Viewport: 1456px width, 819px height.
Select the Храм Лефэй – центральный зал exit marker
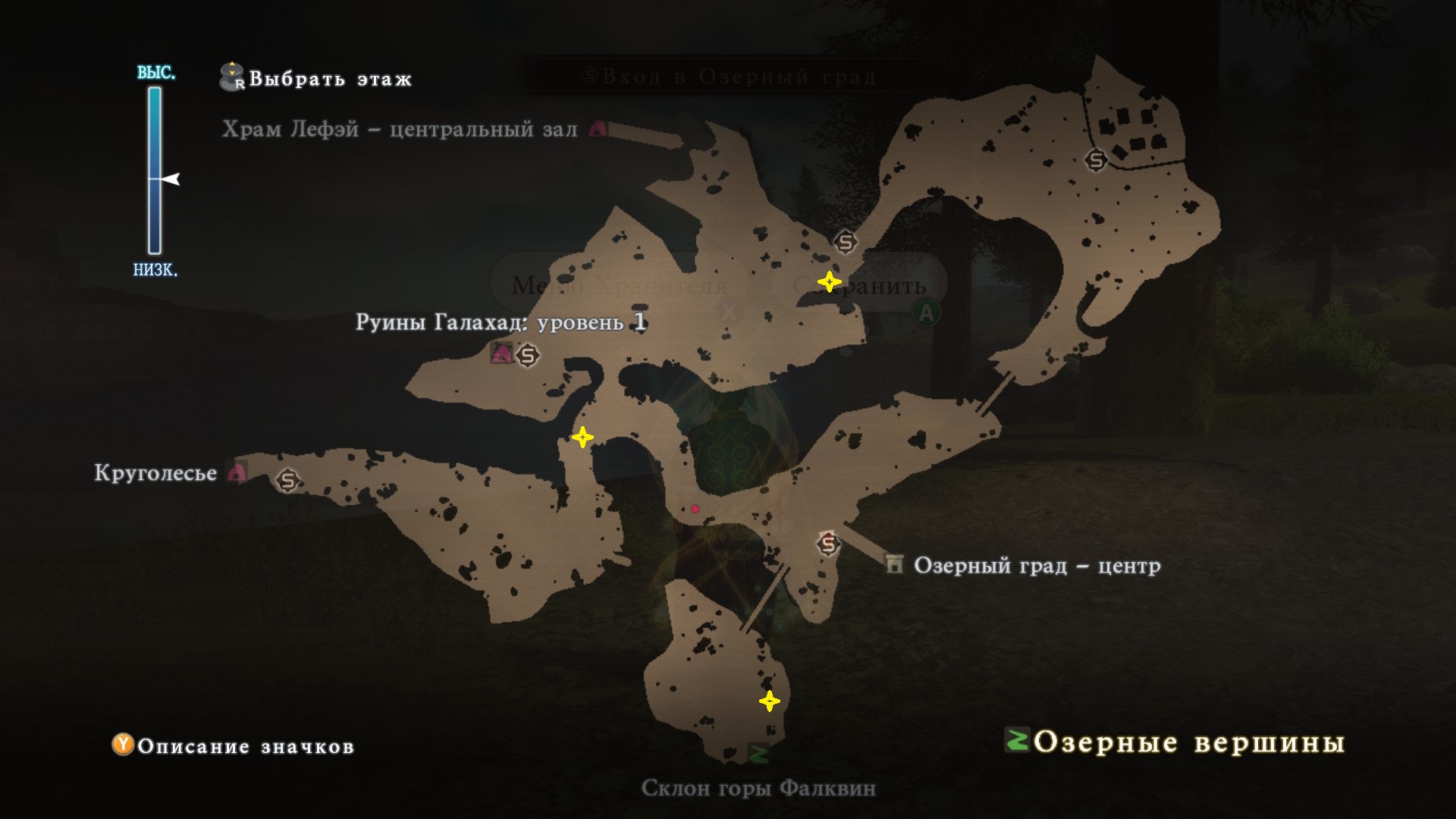point(598,129)
